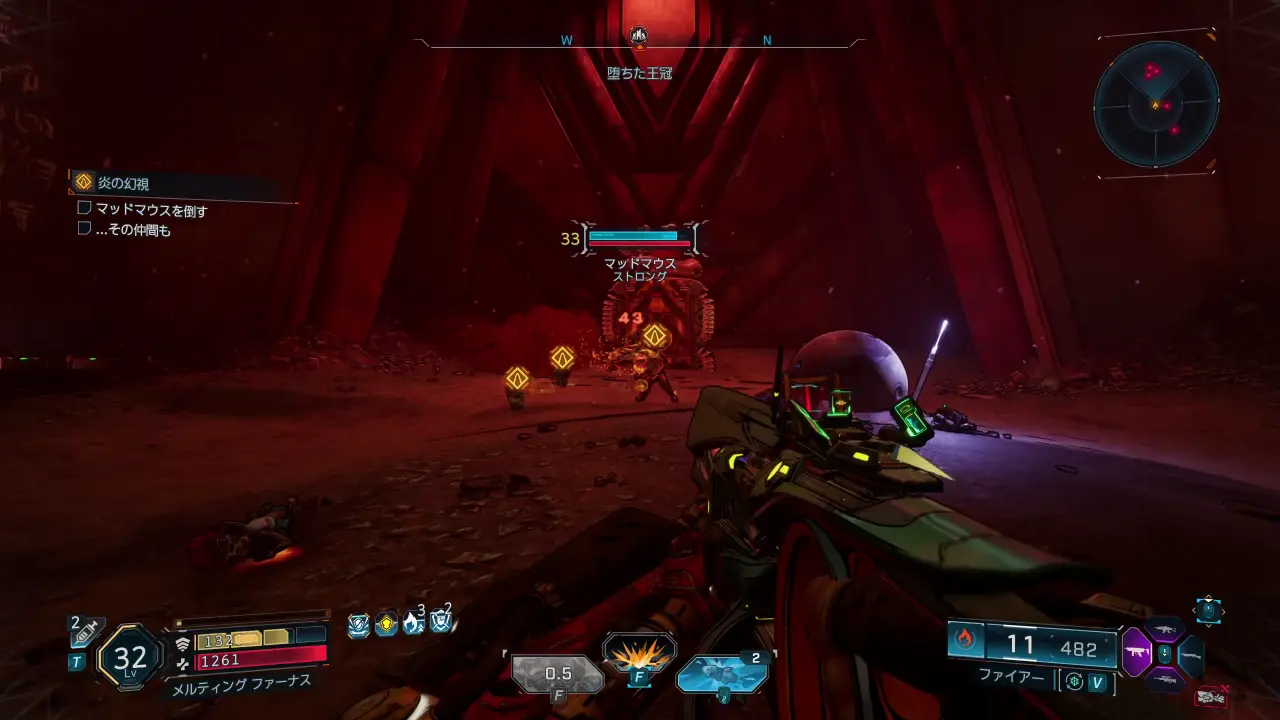Open the circular radar minimap

1156,104
